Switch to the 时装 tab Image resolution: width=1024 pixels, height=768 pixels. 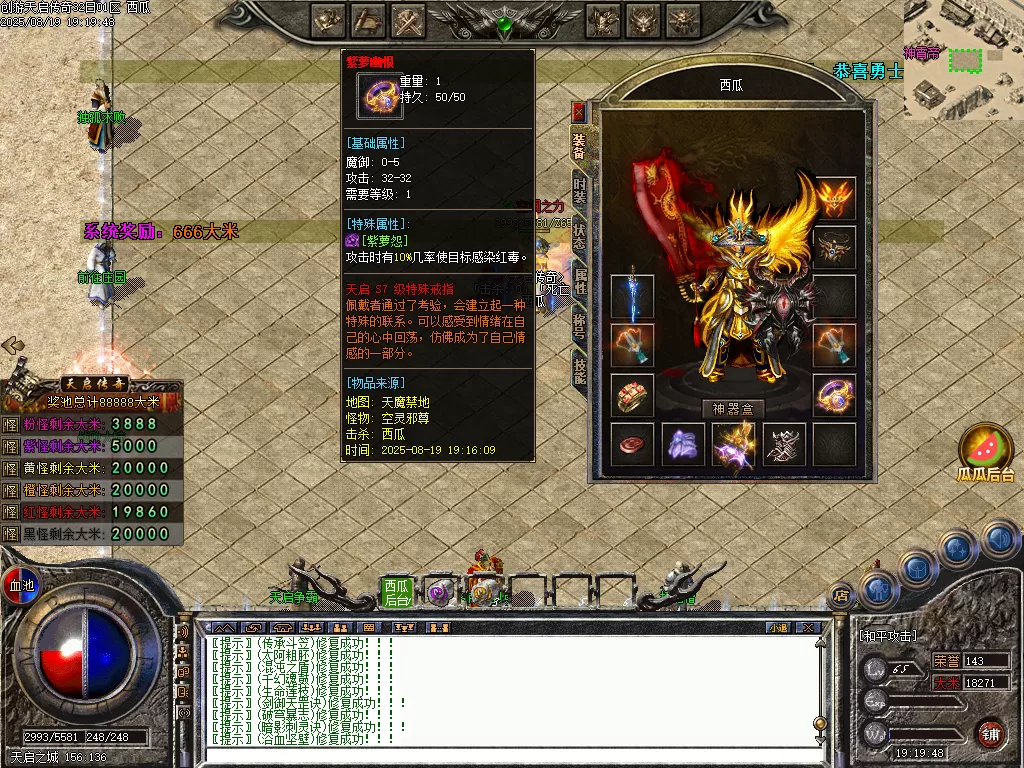(x=579, y=190)
